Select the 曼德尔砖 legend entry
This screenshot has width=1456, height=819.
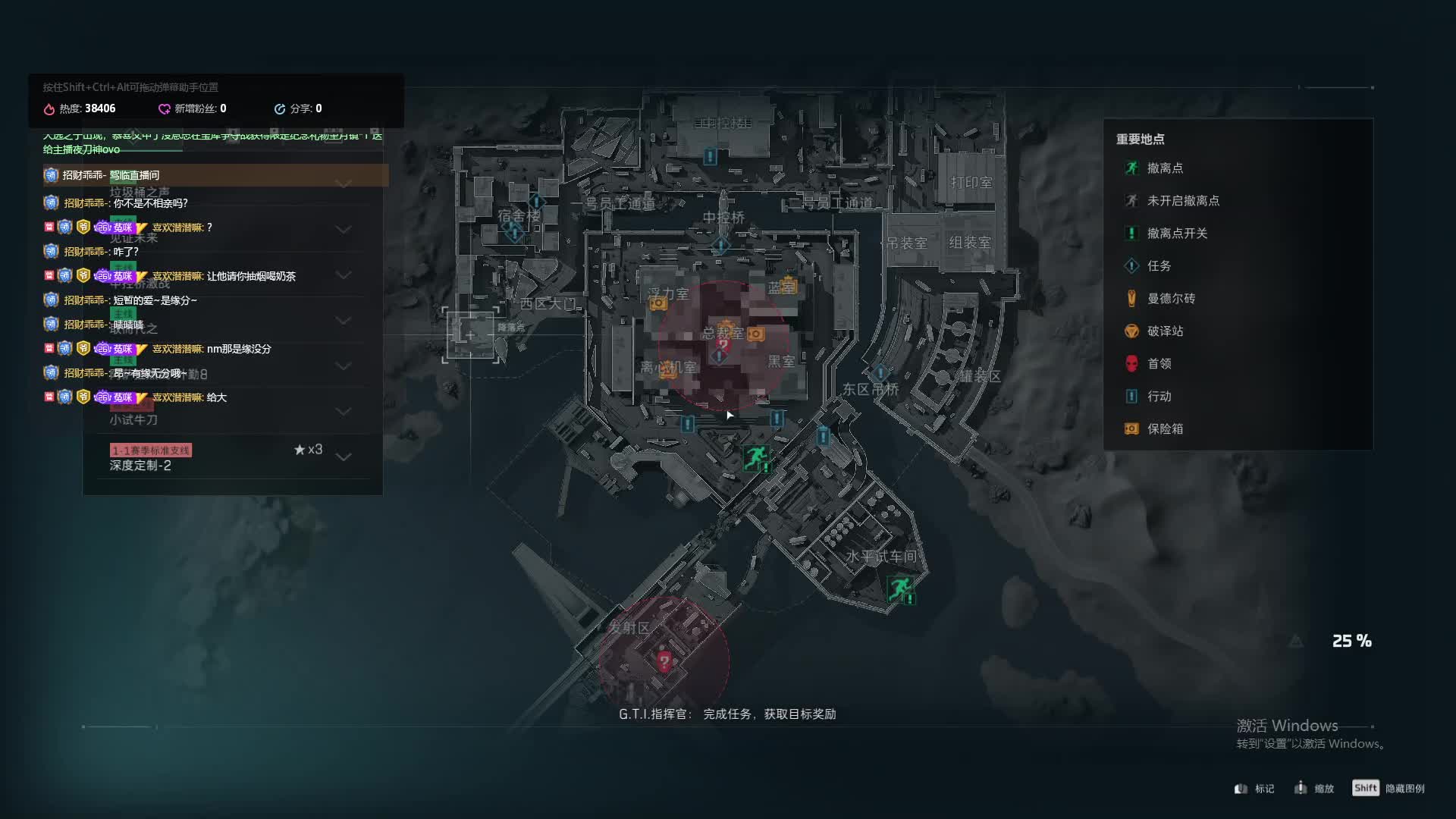(1170, 299)
